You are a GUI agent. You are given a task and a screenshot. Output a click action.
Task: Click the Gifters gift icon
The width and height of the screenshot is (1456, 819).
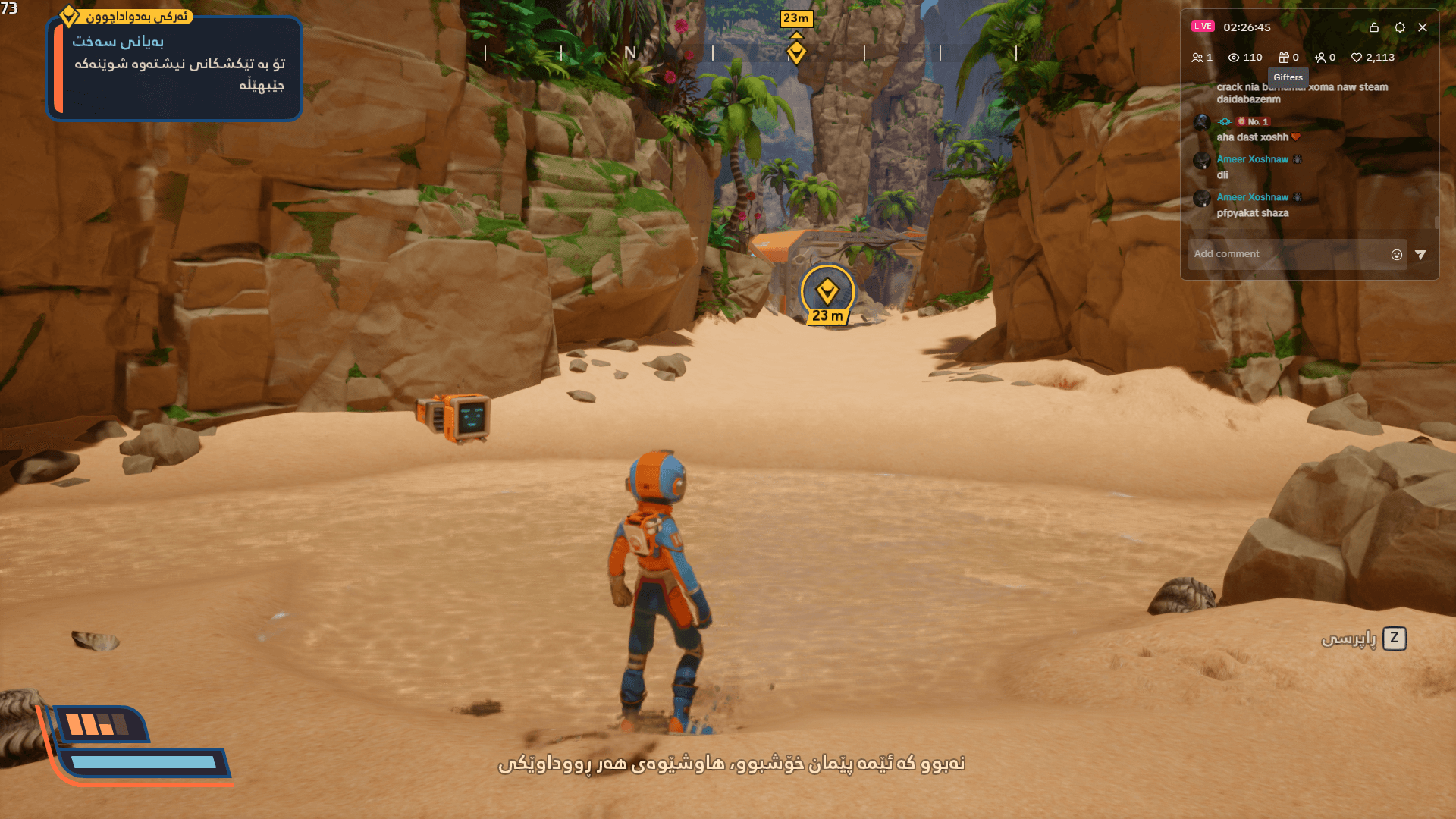pyautogui.click(x=1283, y=57)
